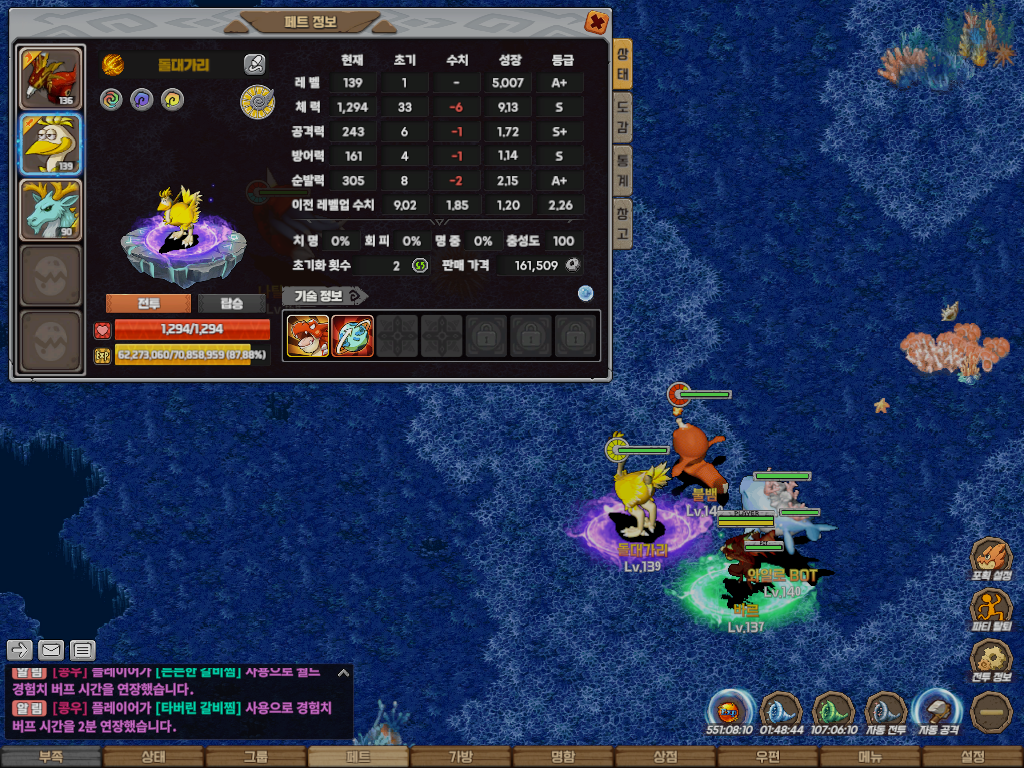This screenshot has width=1024, height=768.
Task: Click the 탑승 mount button
Action: click(x=231, y=304)
